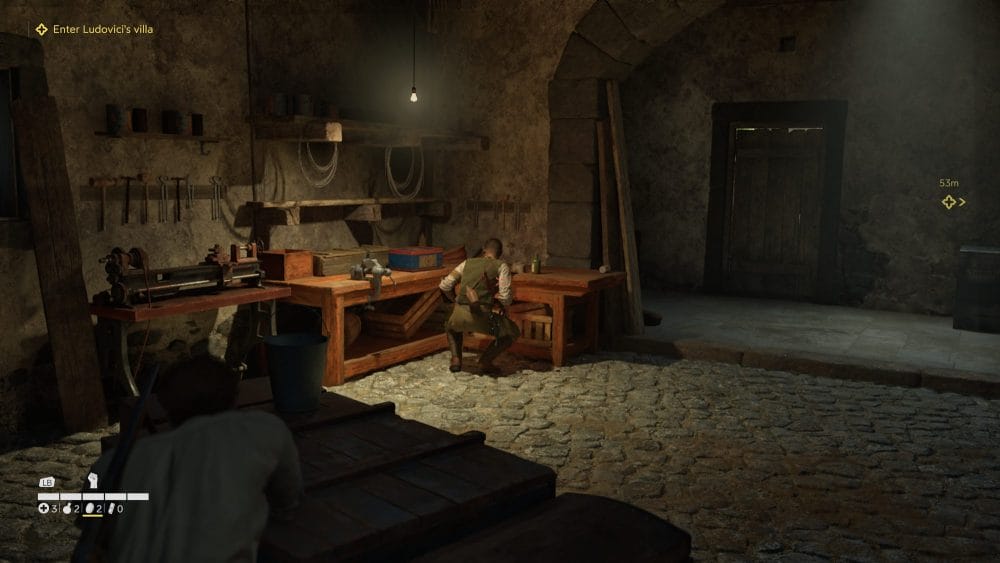Select the medkit item icon
The width and height of the screenshot is (1000, 563).
pos(43,509)
